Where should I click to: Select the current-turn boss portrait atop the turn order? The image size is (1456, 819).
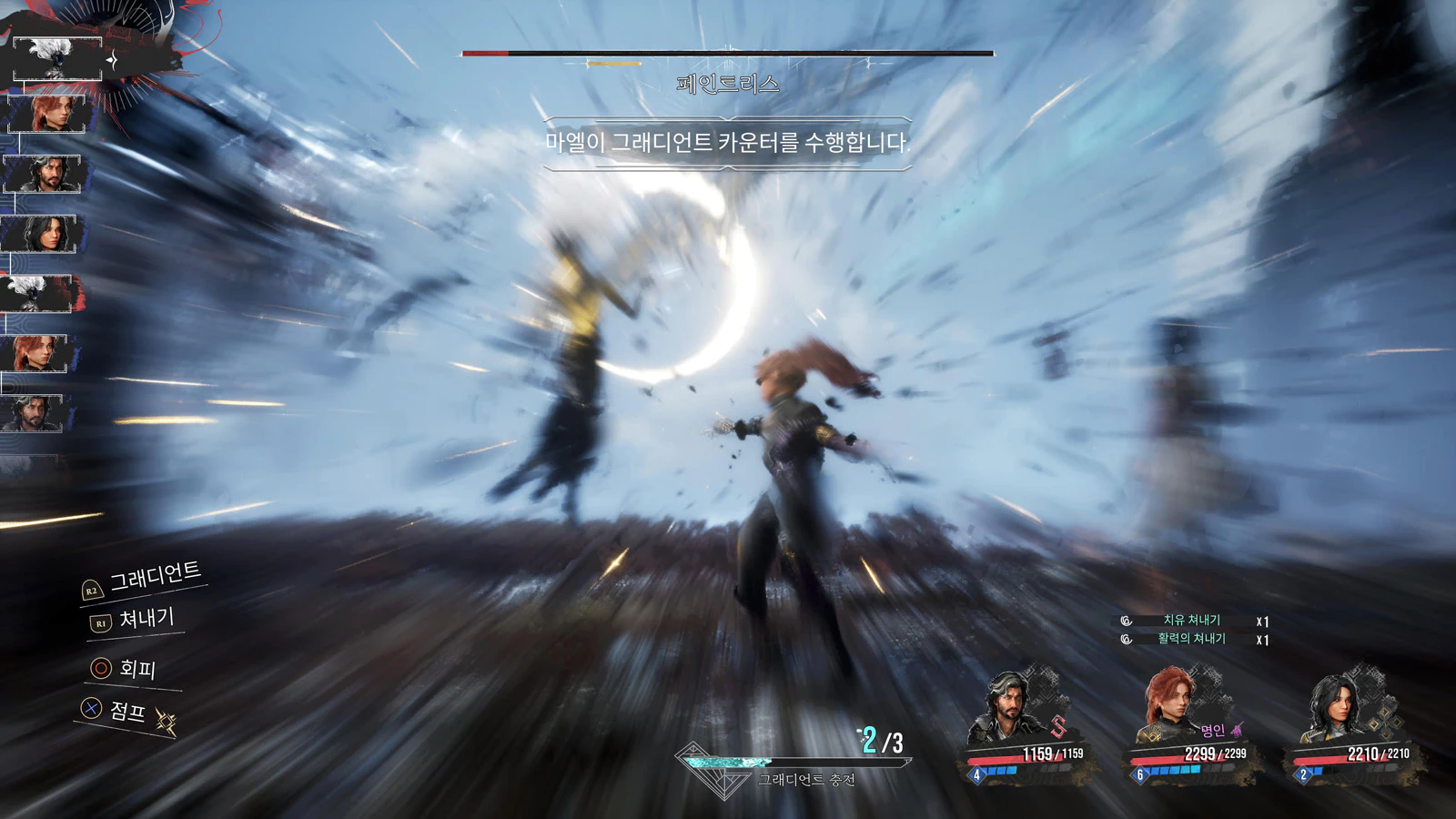coord(58,57)
